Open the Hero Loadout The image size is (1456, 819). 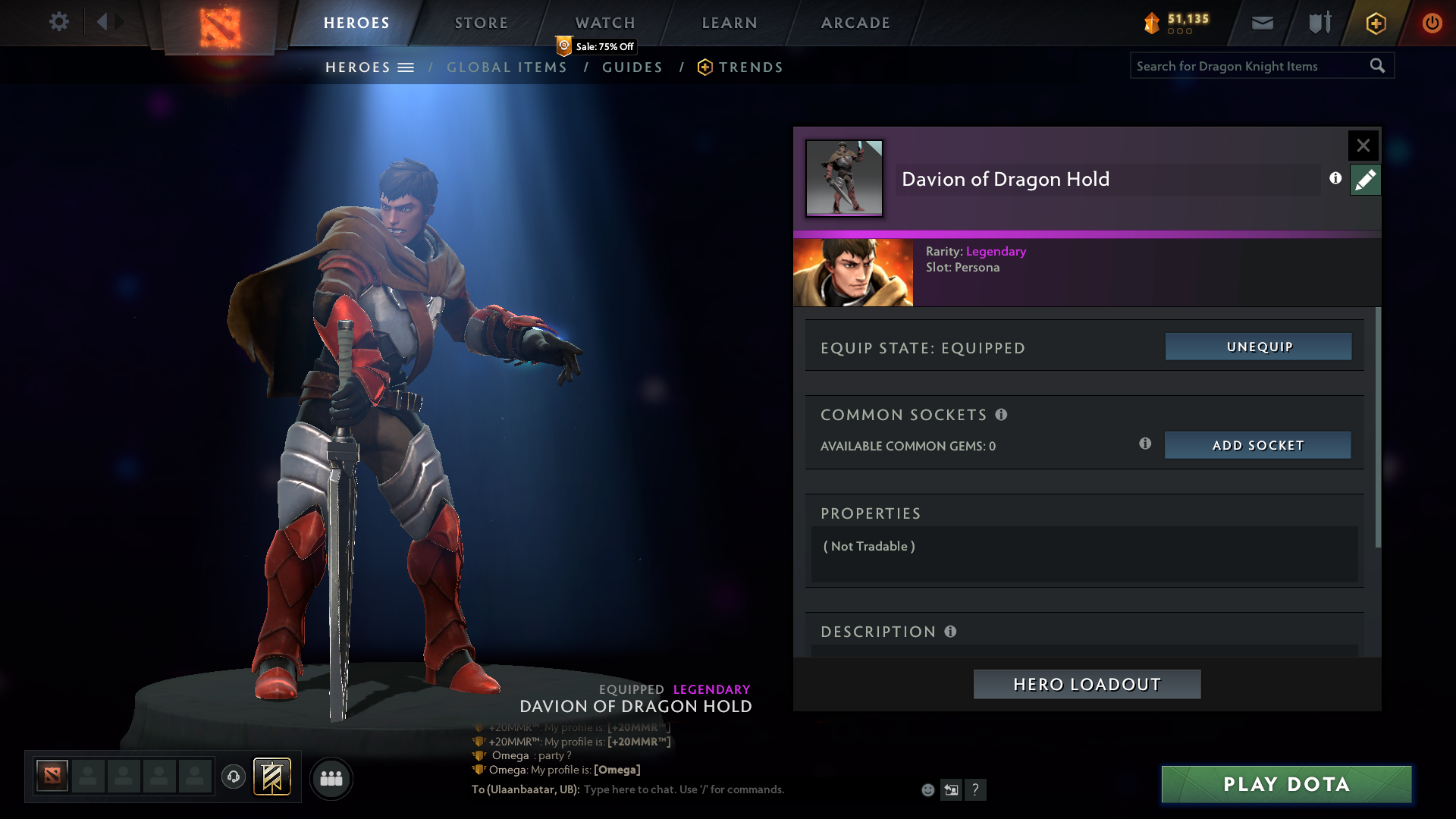tap(1087, 684)
